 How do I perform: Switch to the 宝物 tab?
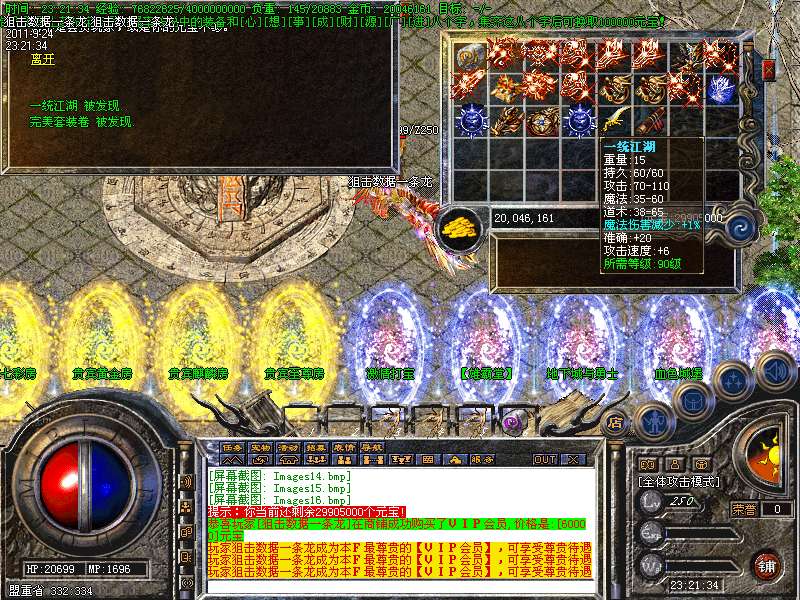coord(260,447)
